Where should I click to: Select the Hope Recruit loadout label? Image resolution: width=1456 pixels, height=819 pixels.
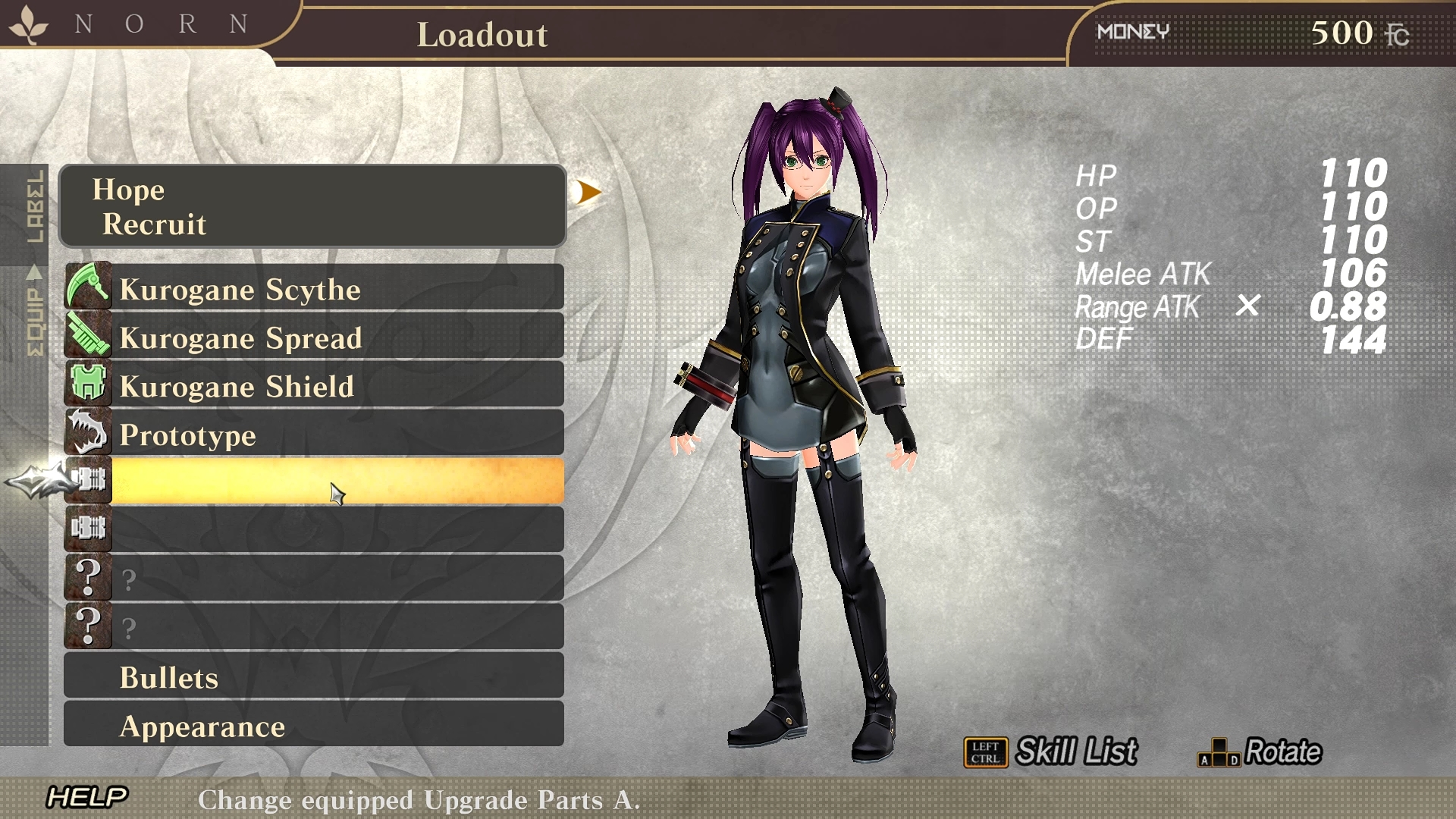[x=312, y=206]
